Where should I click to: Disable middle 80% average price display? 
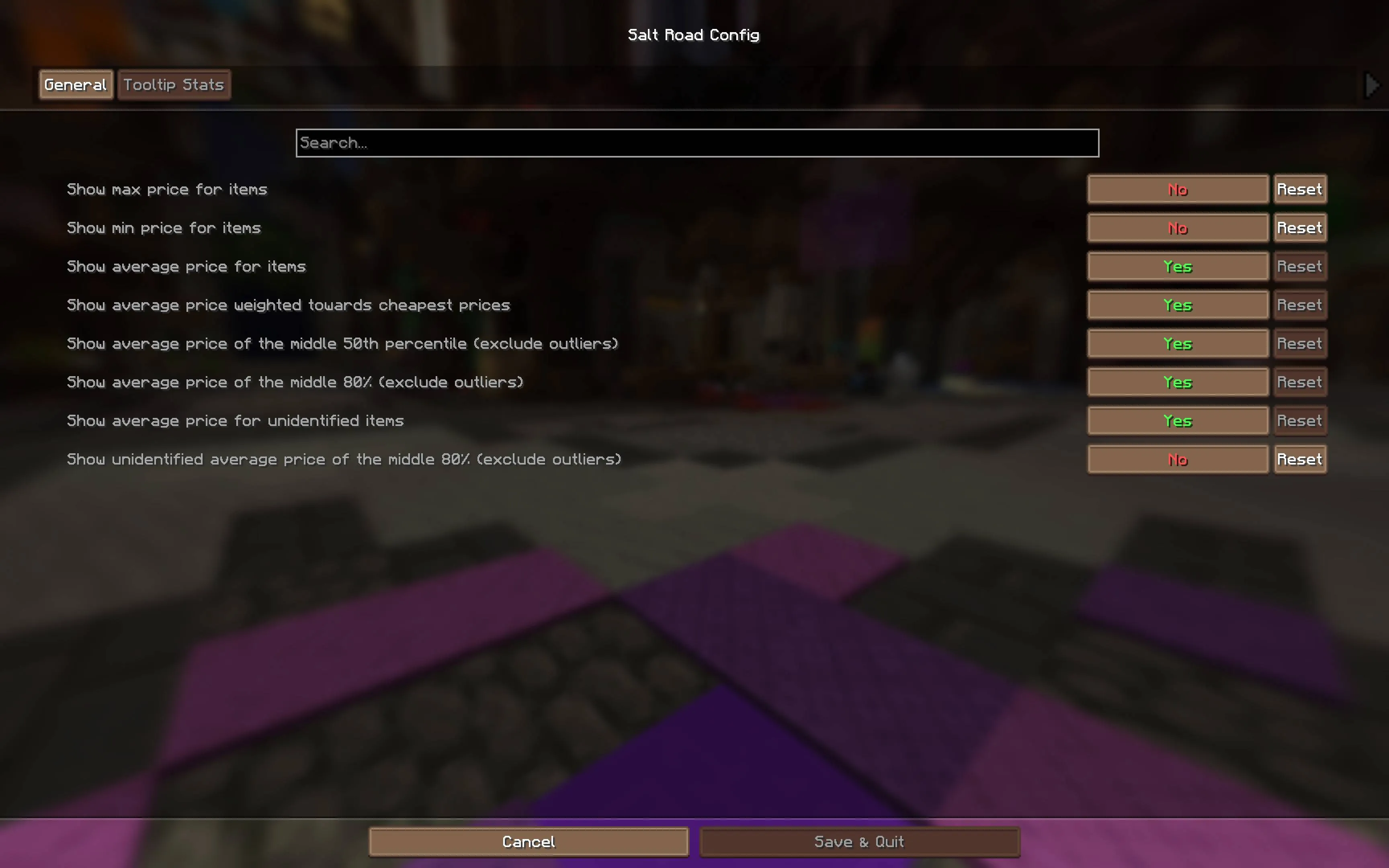[1178, 382]
